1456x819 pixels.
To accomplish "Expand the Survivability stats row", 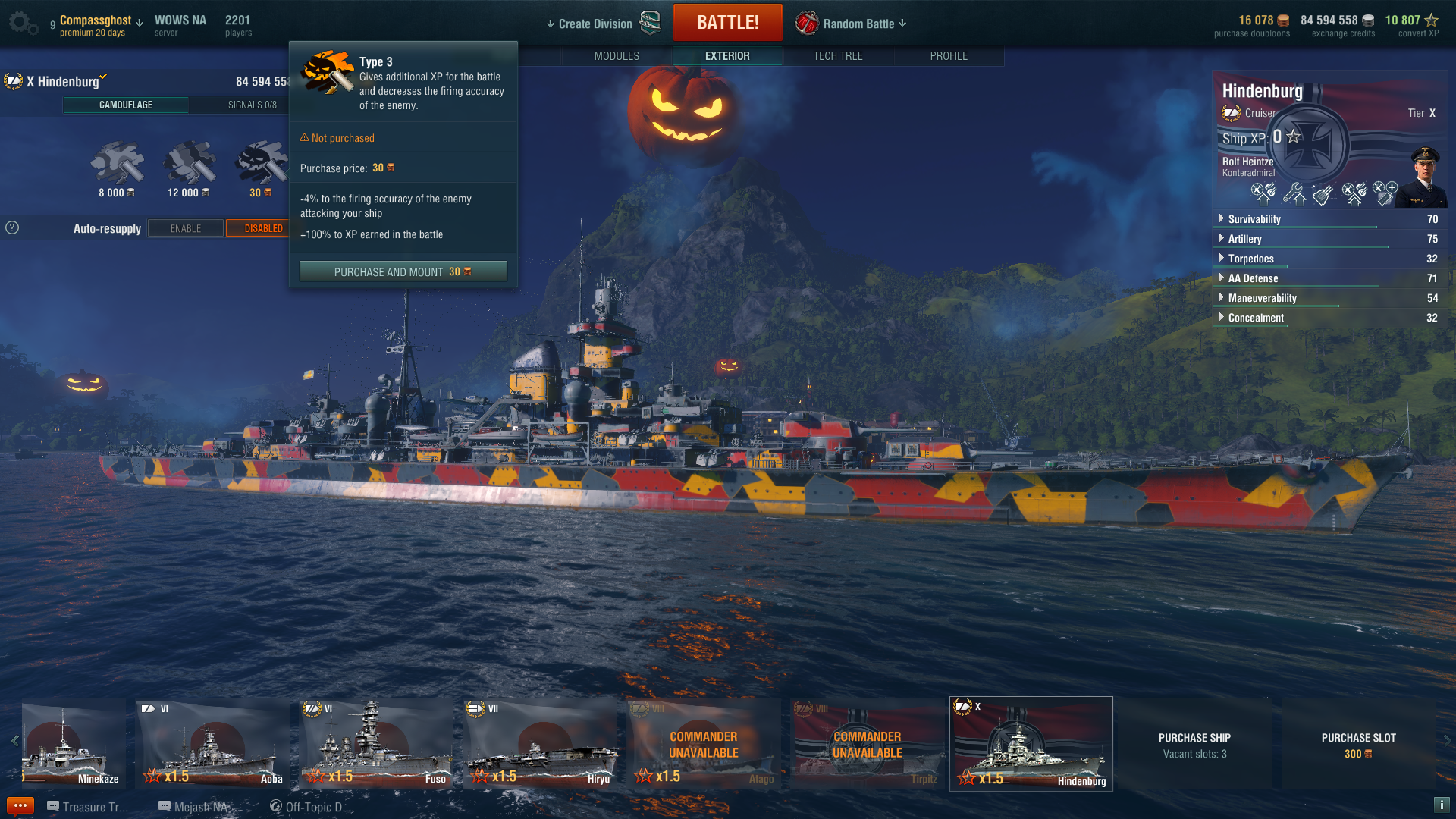I will coord(1254,219).
